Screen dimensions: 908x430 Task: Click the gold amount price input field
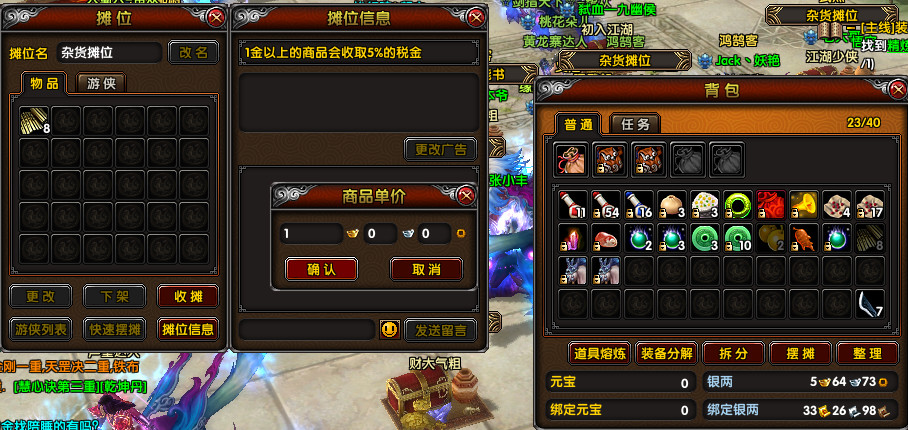pos(311,234)
